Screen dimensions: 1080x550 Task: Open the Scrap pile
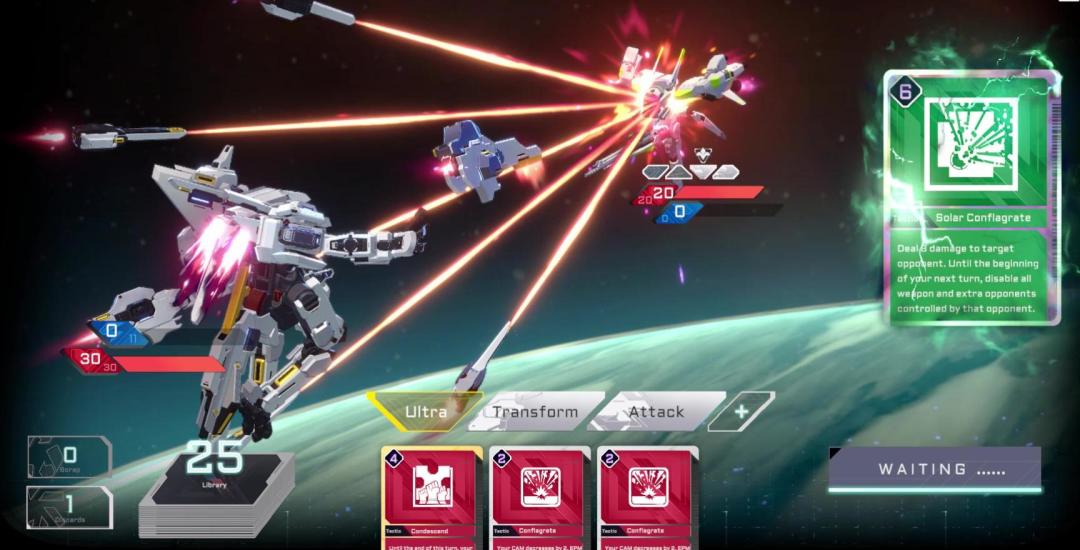click(x=70, y=458)
